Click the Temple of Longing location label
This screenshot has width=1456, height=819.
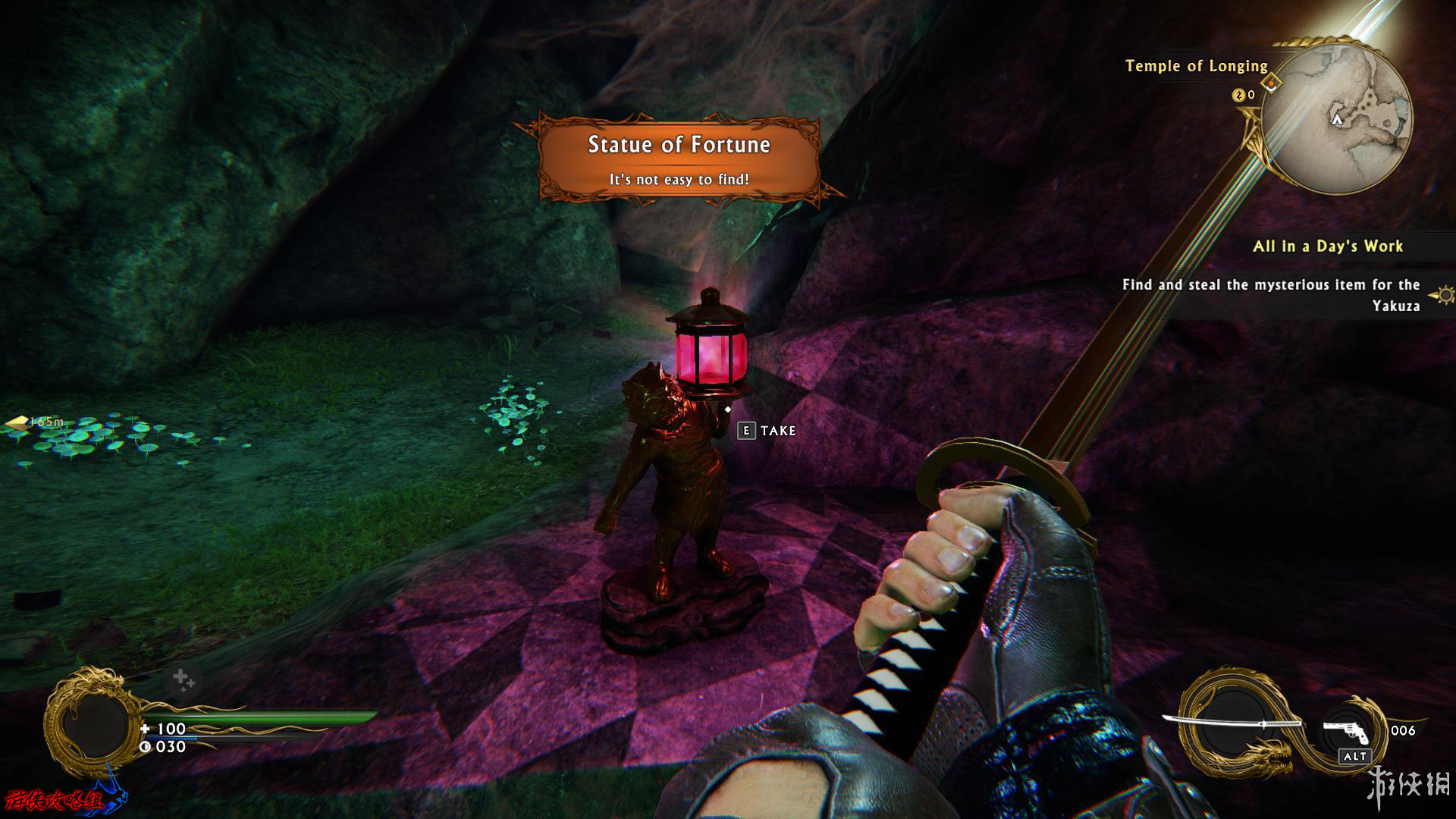(x=1196, y=66)
